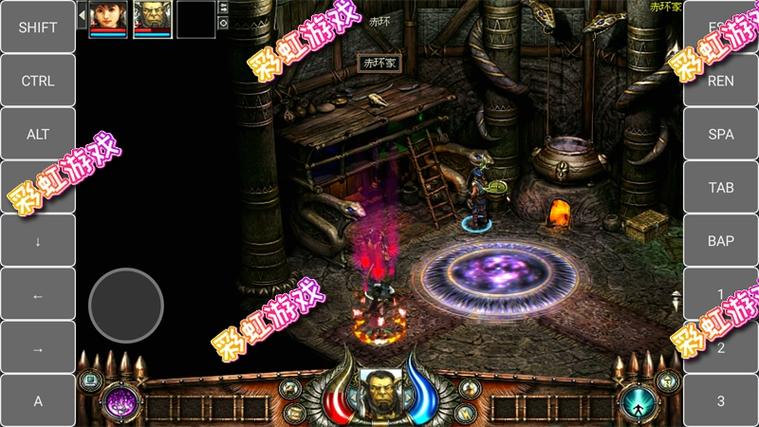
Task: Touch the virtual joystick circle
Action: pos(126,305)
